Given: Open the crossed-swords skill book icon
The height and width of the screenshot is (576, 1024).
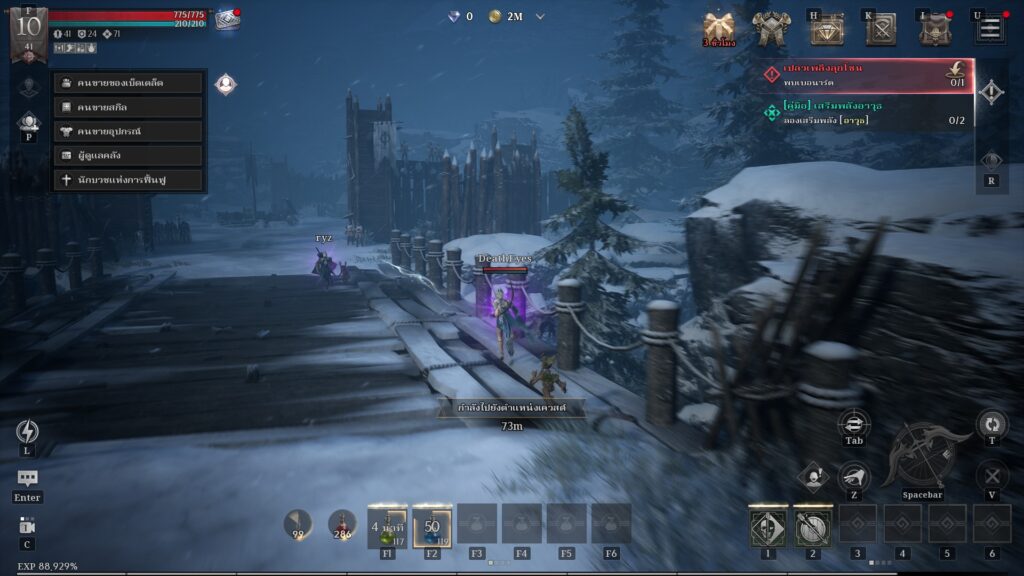Looking at the screenshot, I should pos(881,29).
